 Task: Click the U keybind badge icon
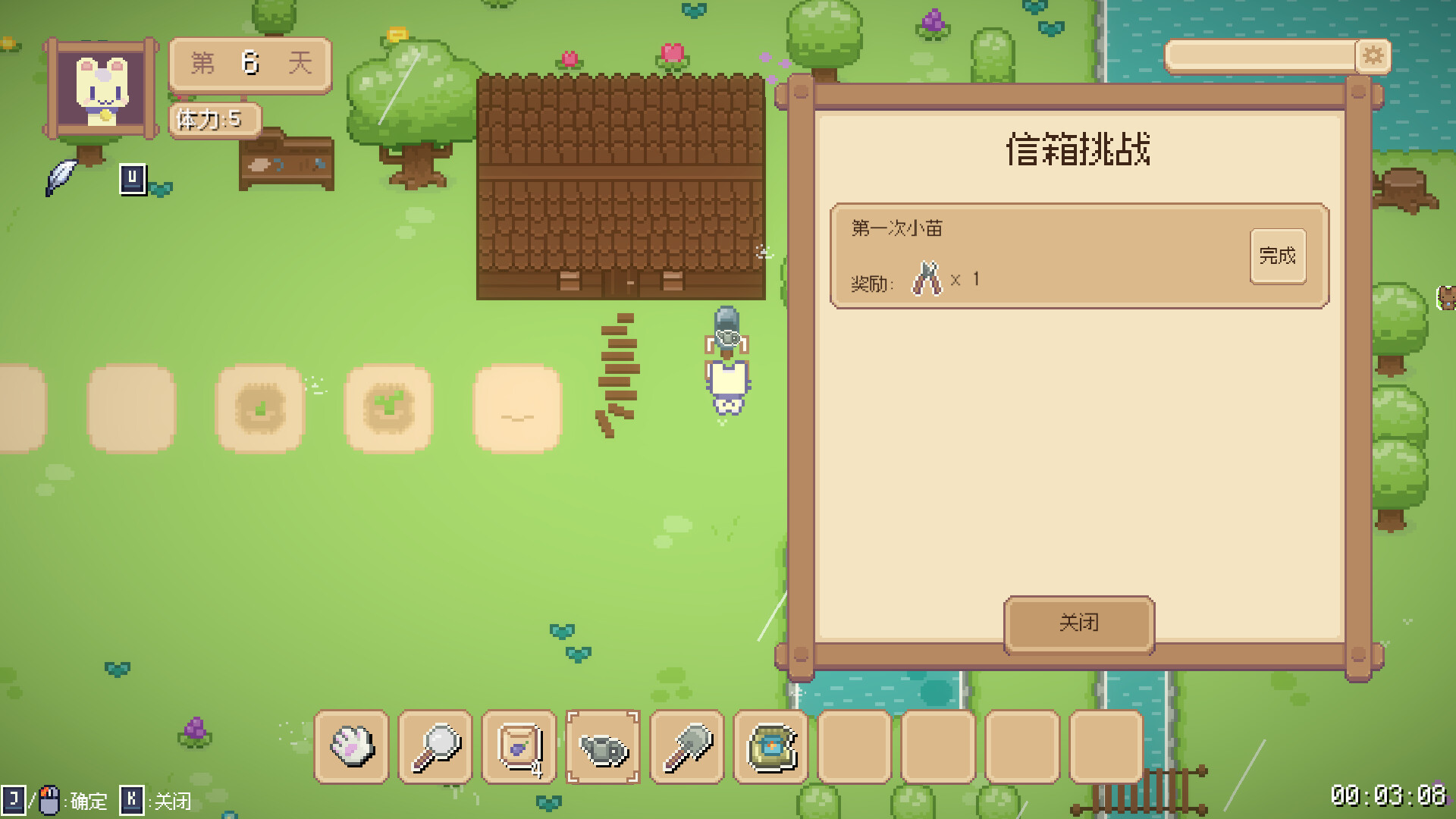click(132, 177)
